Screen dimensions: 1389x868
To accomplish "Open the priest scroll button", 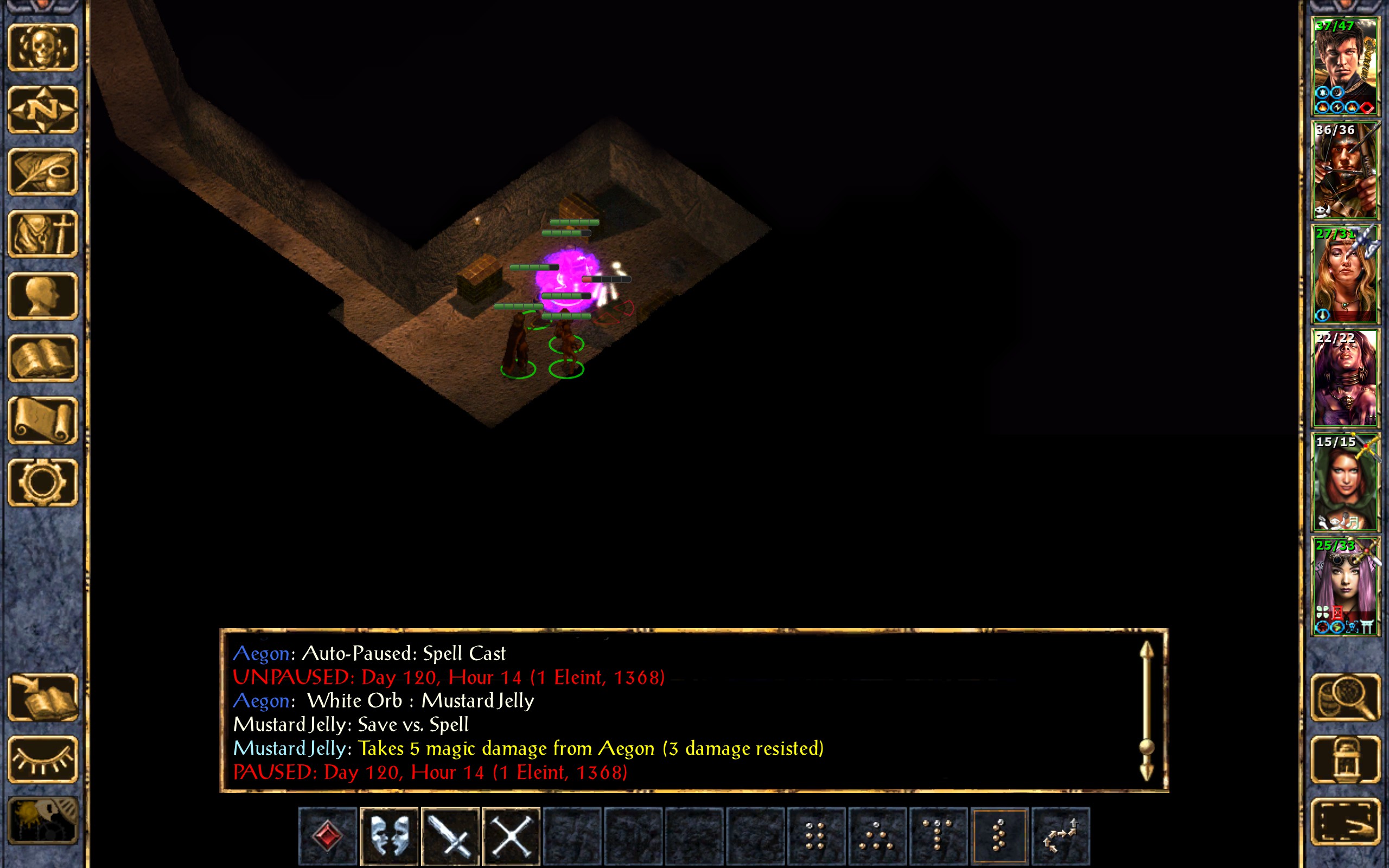I will (x=43, y=420).
